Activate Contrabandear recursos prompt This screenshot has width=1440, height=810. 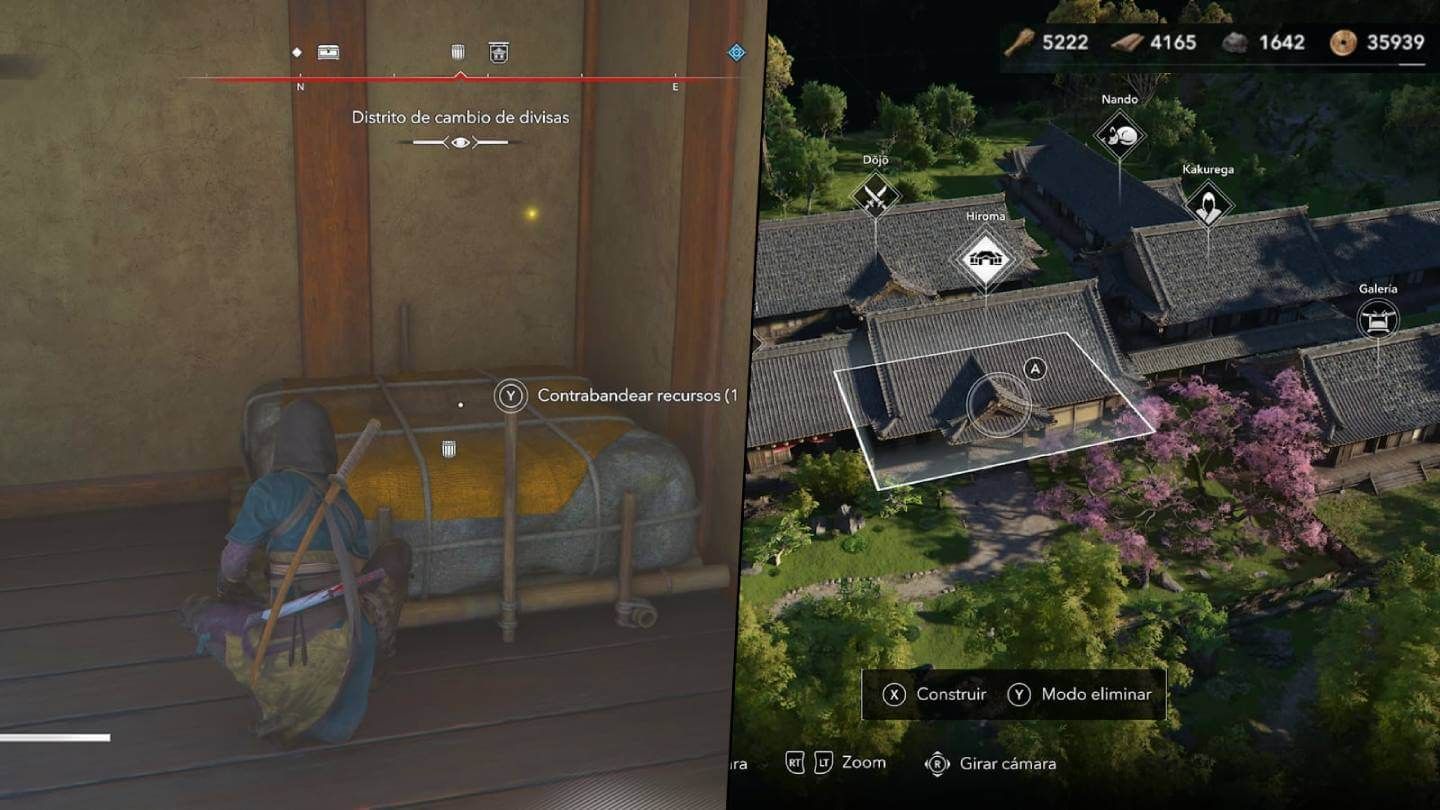point(511,397)
